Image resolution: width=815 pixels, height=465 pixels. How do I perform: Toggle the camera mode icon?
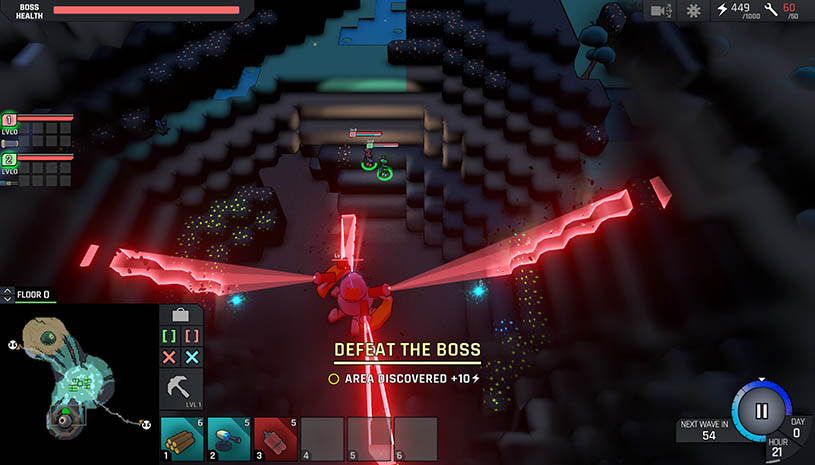tap(660, 11)
